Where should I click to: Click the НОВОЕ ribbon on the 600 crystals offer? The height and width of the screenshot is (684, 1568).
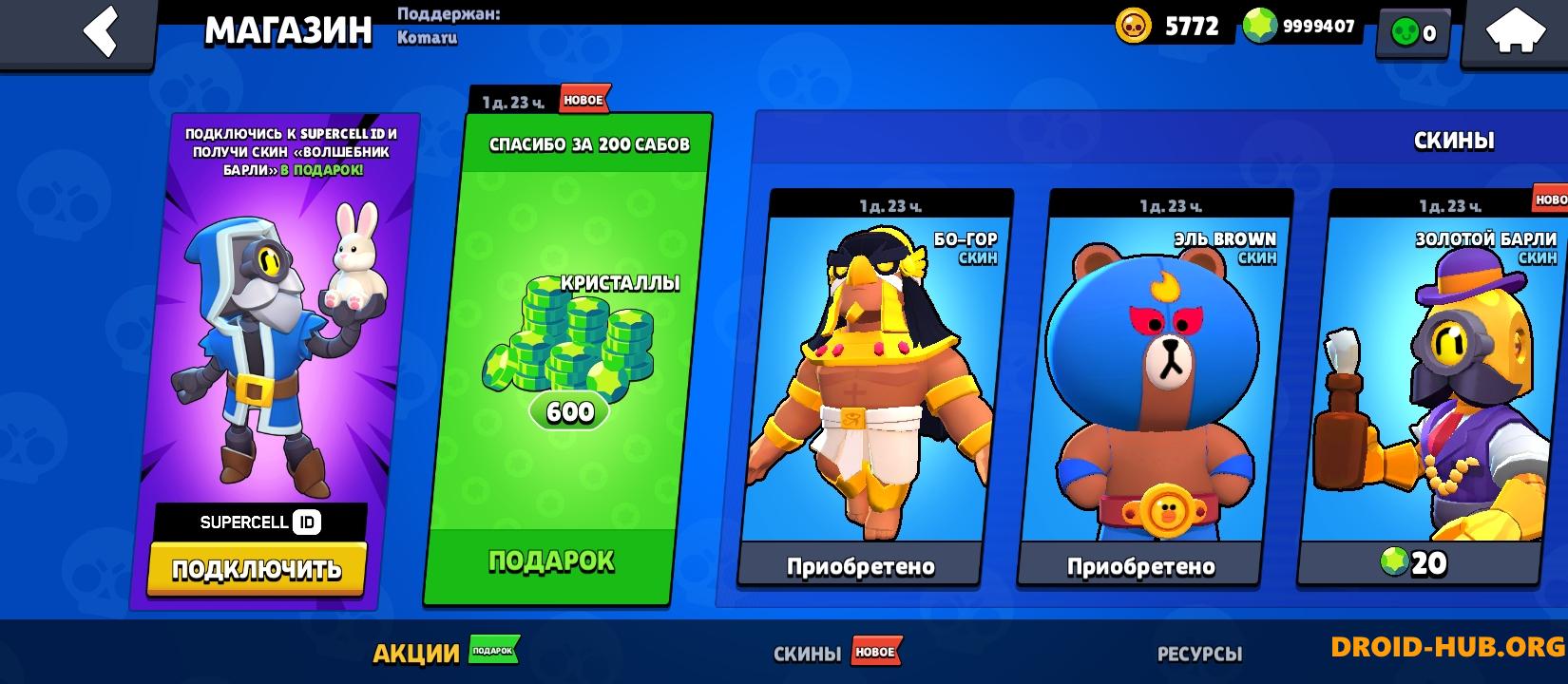pyautogui.click(x=583, y=99)
